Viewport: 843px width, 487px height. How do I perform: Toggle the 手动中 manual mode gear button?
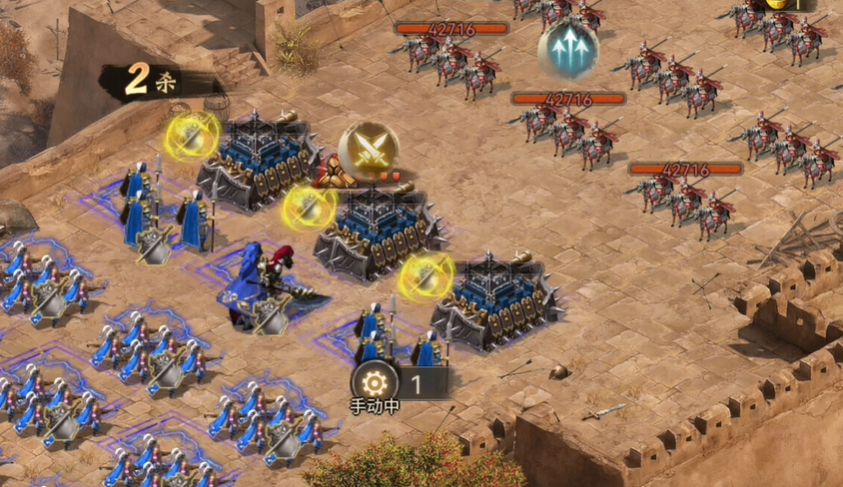tap(375, 383)
